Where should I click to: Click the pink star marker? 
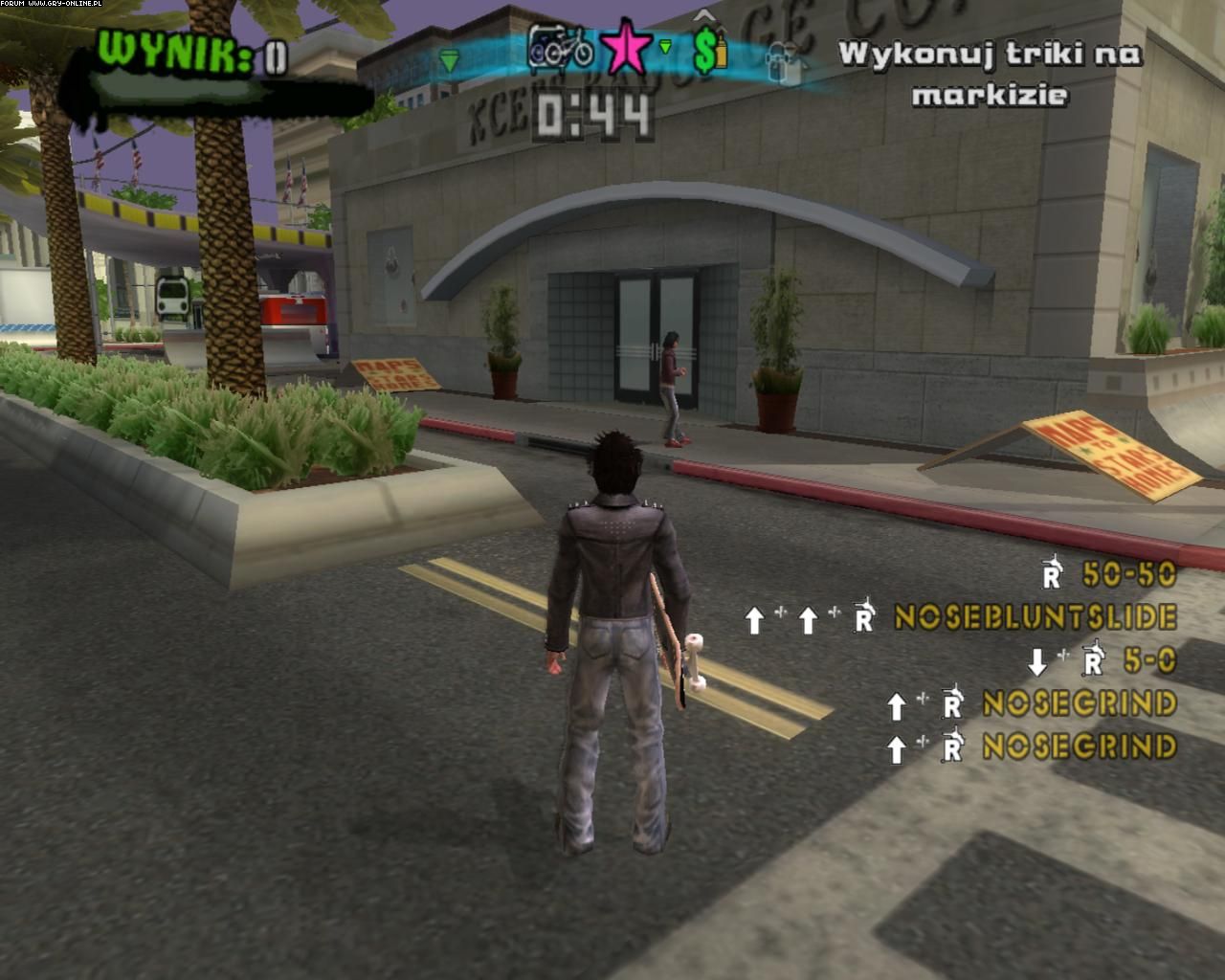tap(626, 49)
